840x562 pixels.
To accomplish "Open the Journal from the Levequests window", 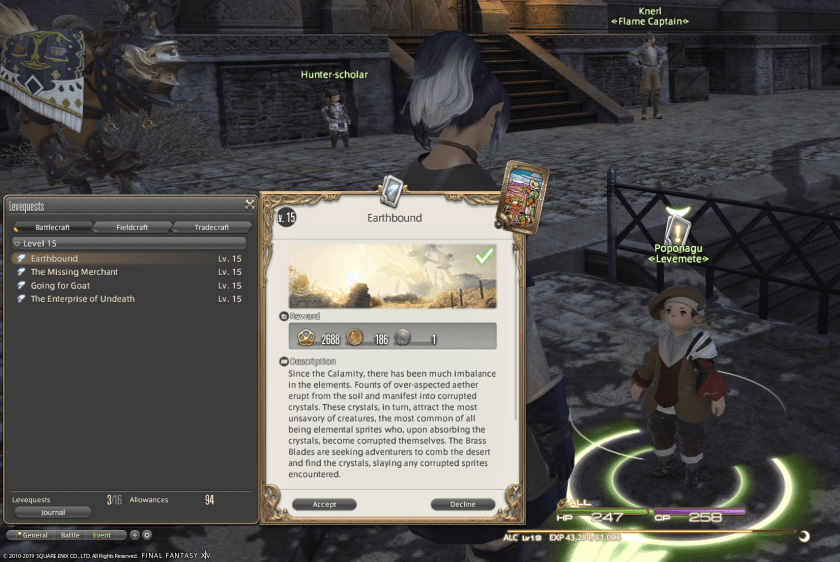I will click(x=53, y=512).
